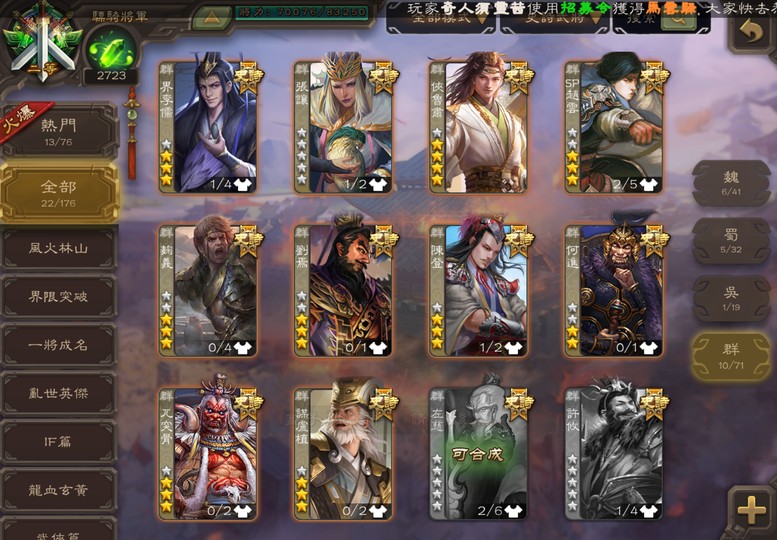Click the gold plus button
The image size is (777, 540).
tap(751, 510)
